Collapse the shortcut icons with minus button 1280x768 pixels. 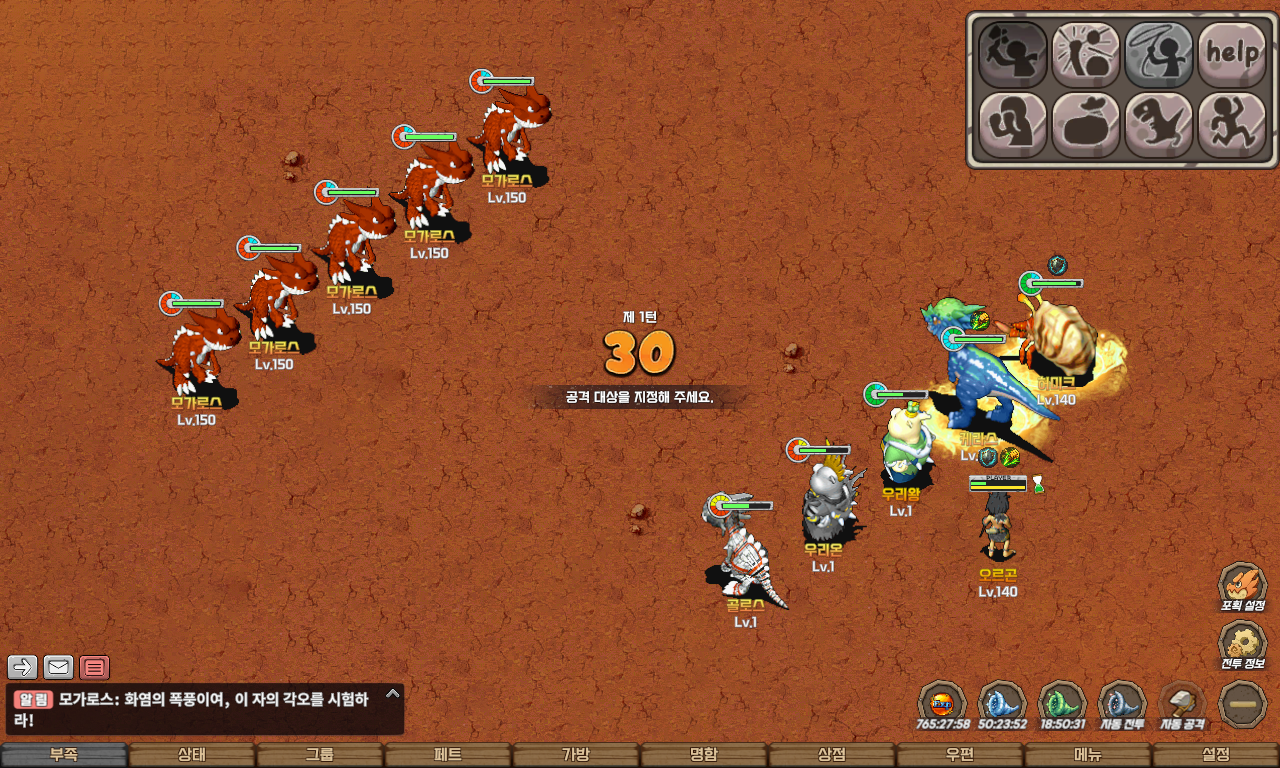pyautogui.click(x=1243, y=705)
